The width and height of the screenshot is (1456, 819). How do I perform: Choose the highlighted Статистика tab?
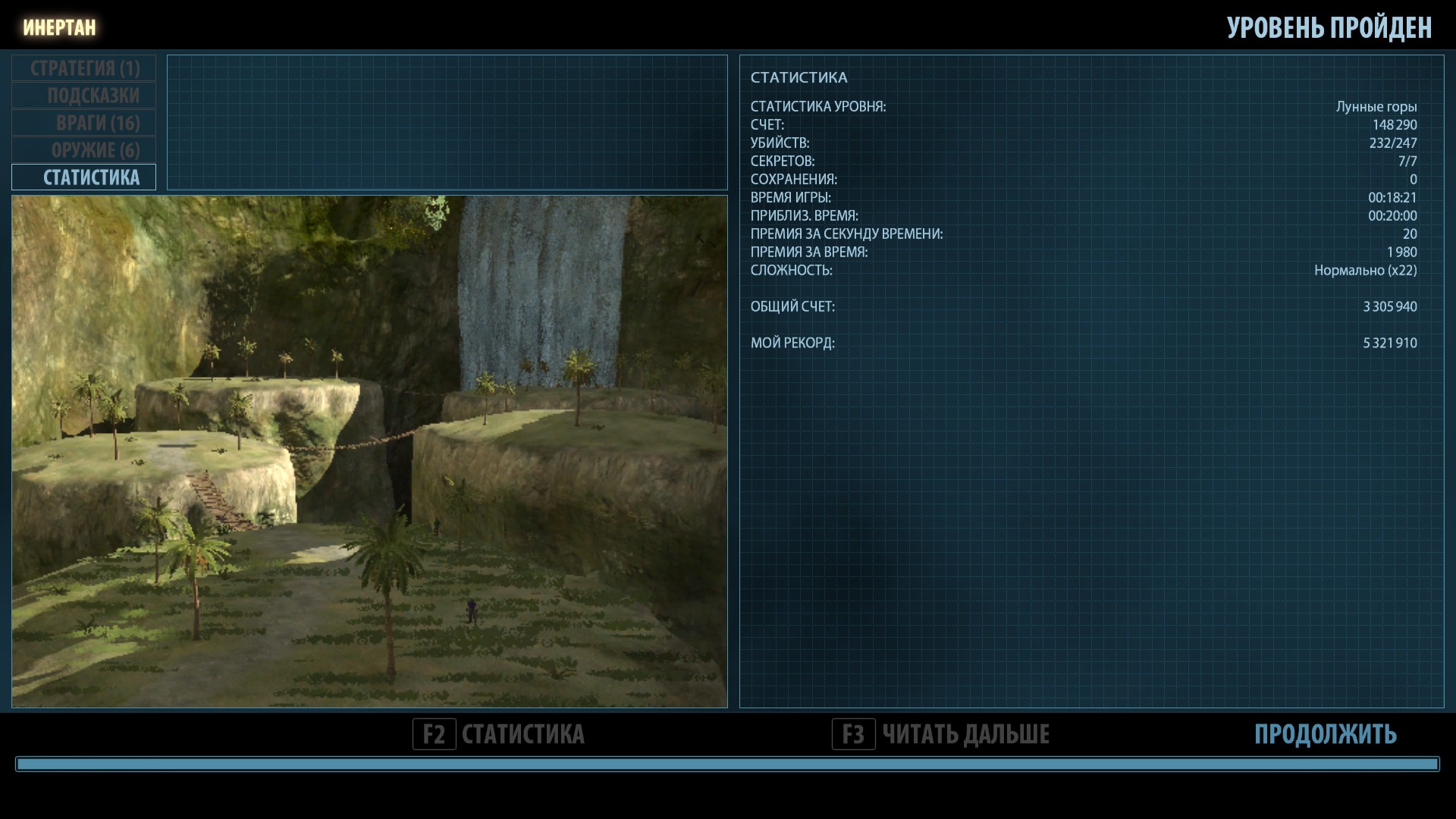click(84, 177)
